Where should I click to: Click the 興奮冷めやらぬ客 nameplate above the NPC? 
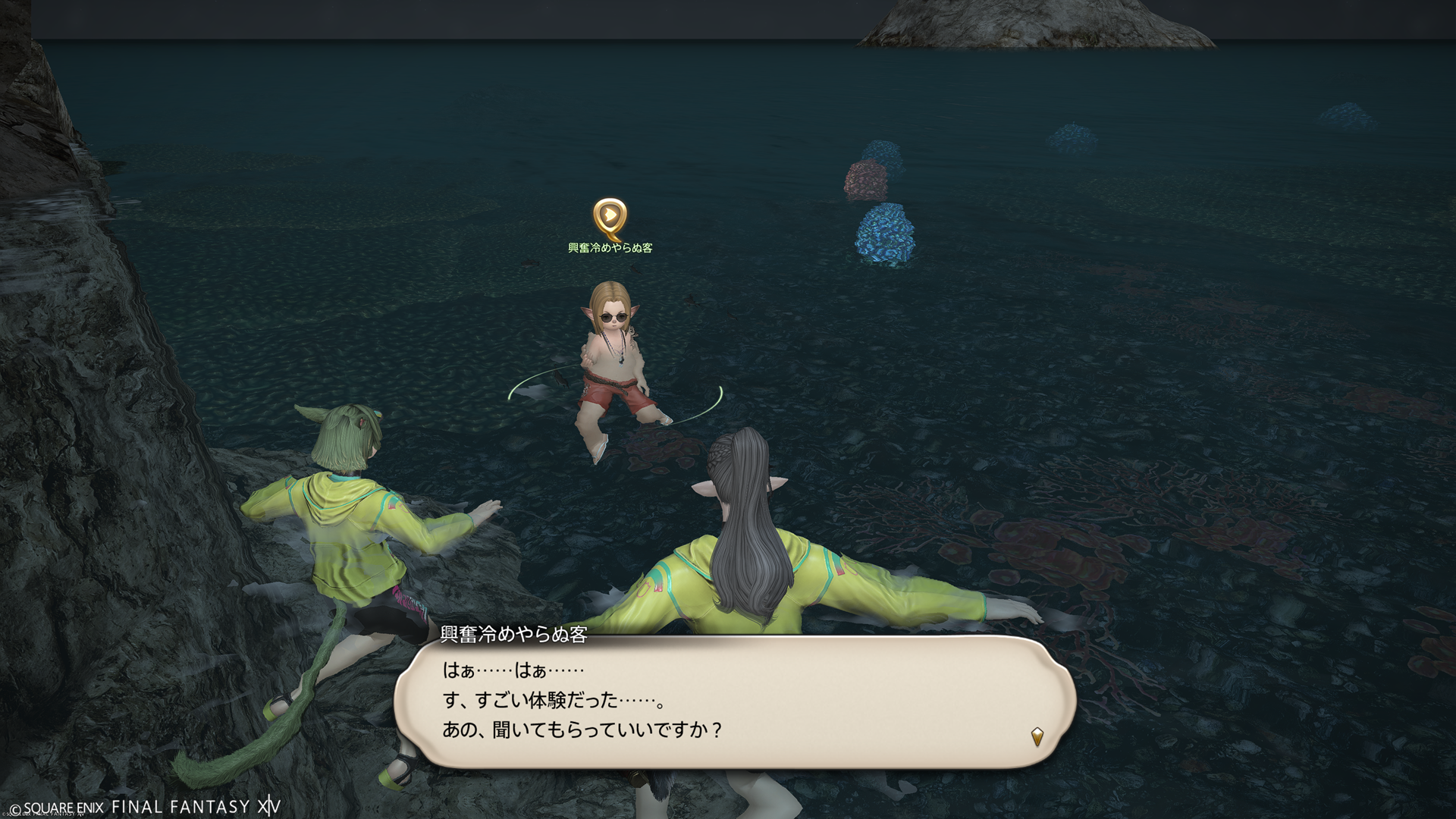click(x=610, y=248)
